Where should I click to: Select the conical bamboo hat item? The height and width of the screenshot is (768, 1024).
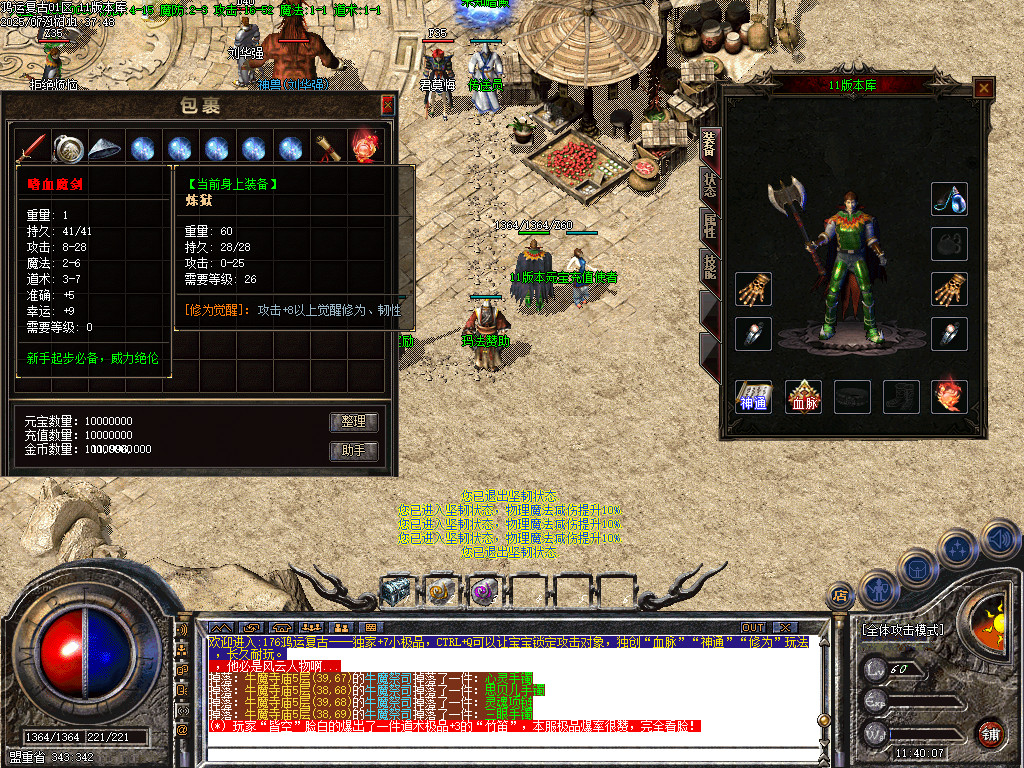(104, 148)
